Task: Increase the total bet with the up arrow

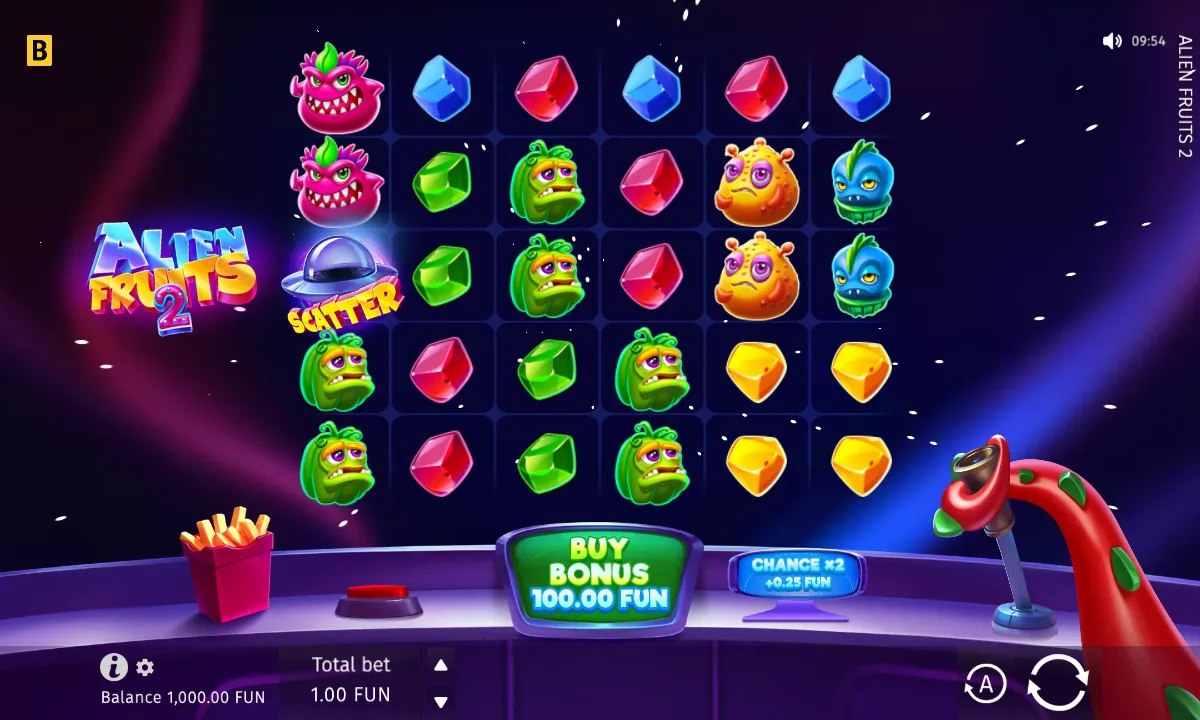Action: (440, 665)
